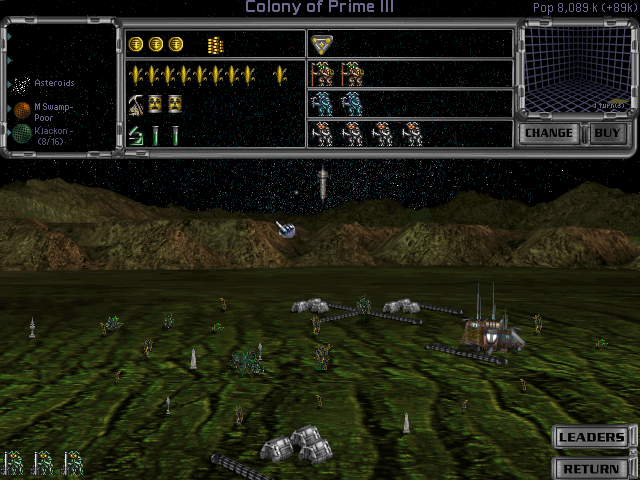Pick up the leftmost scientist colonist
Screen dimensions: 640x480
coord(322,133)
